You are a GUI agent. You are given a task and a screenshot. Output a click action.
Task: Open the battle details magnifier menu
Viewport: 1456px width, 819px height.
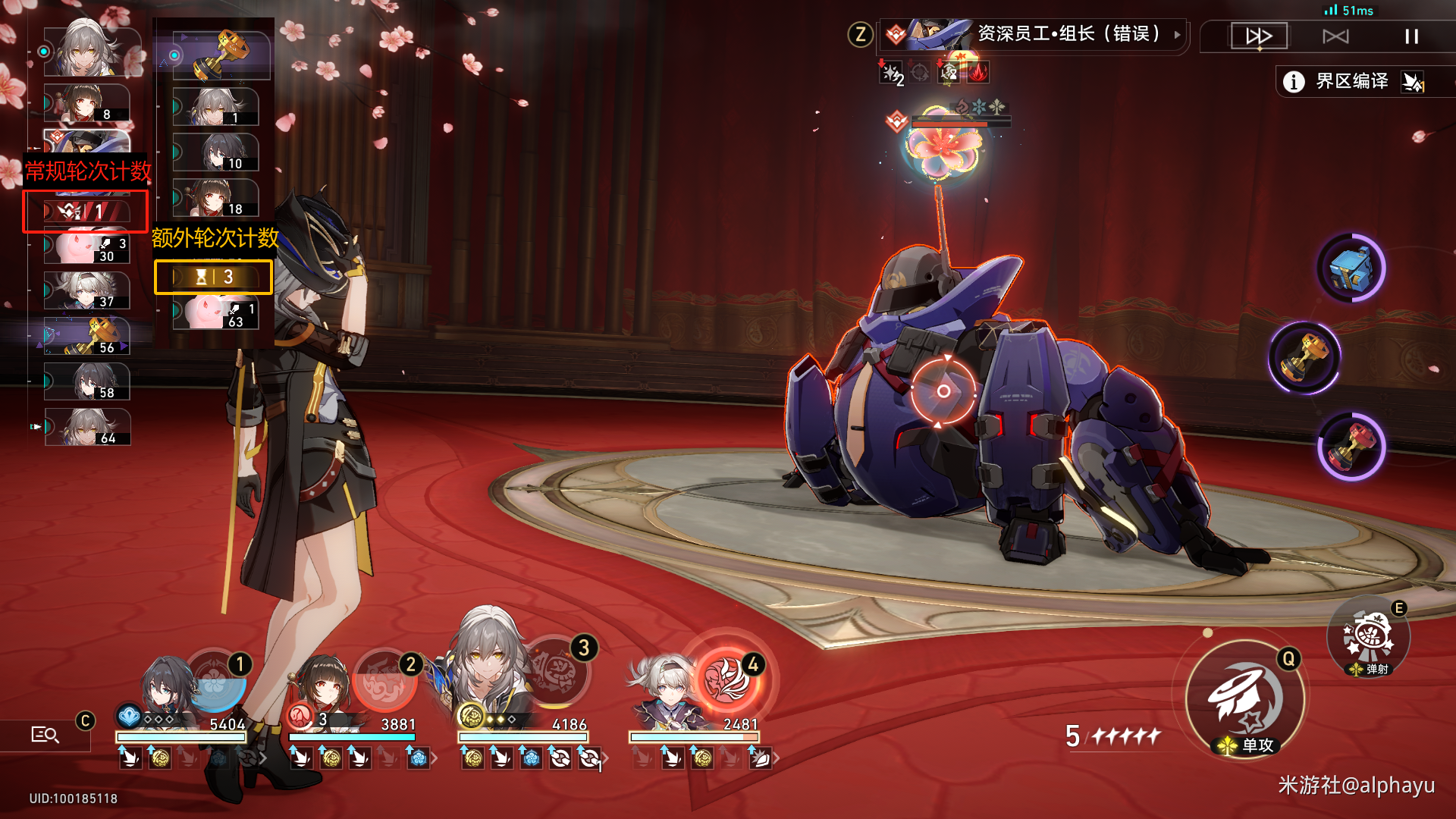click(45, 734)
